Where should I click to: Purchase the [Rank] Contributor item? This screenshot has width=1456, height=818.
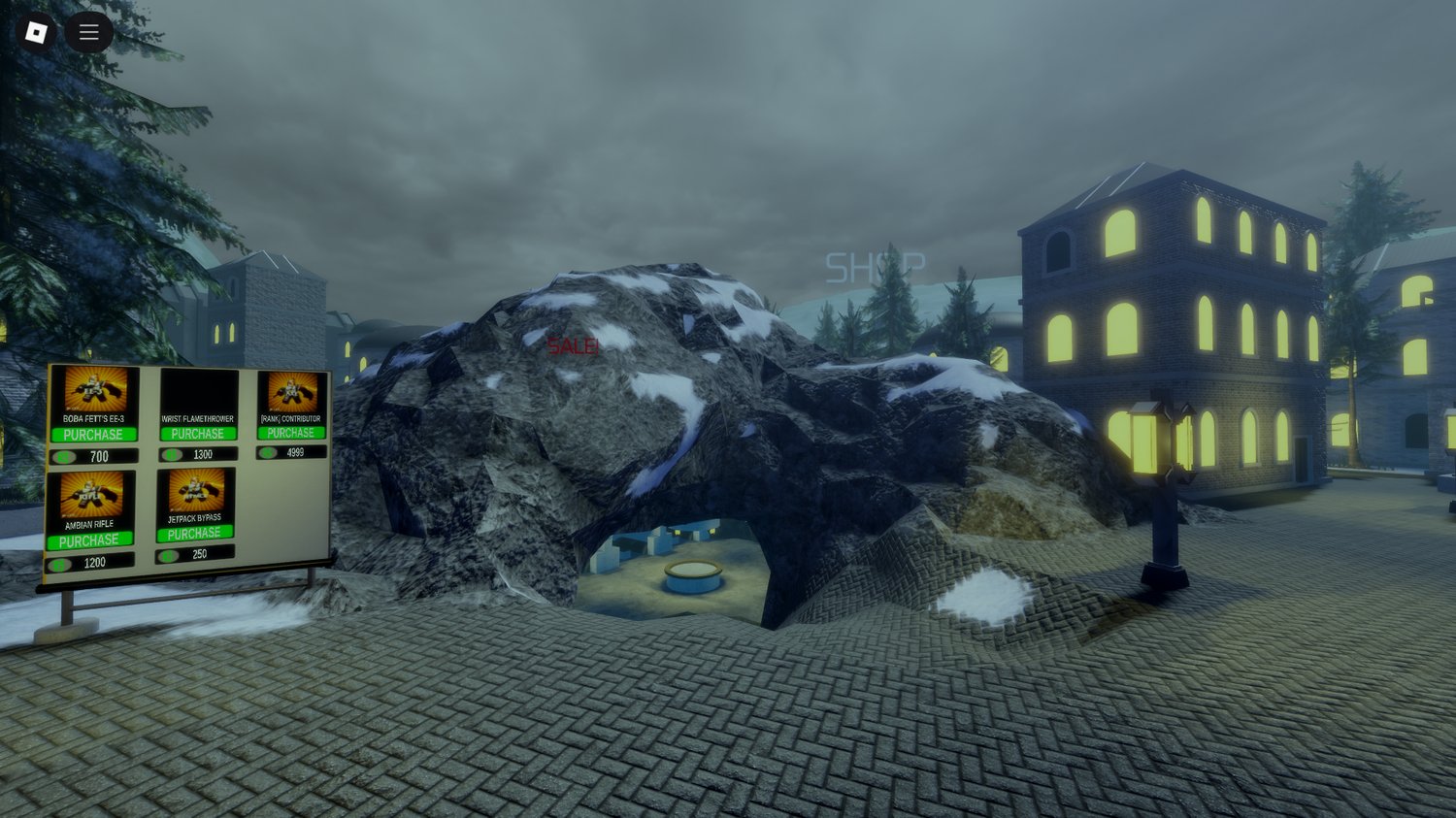coord(290,432)
